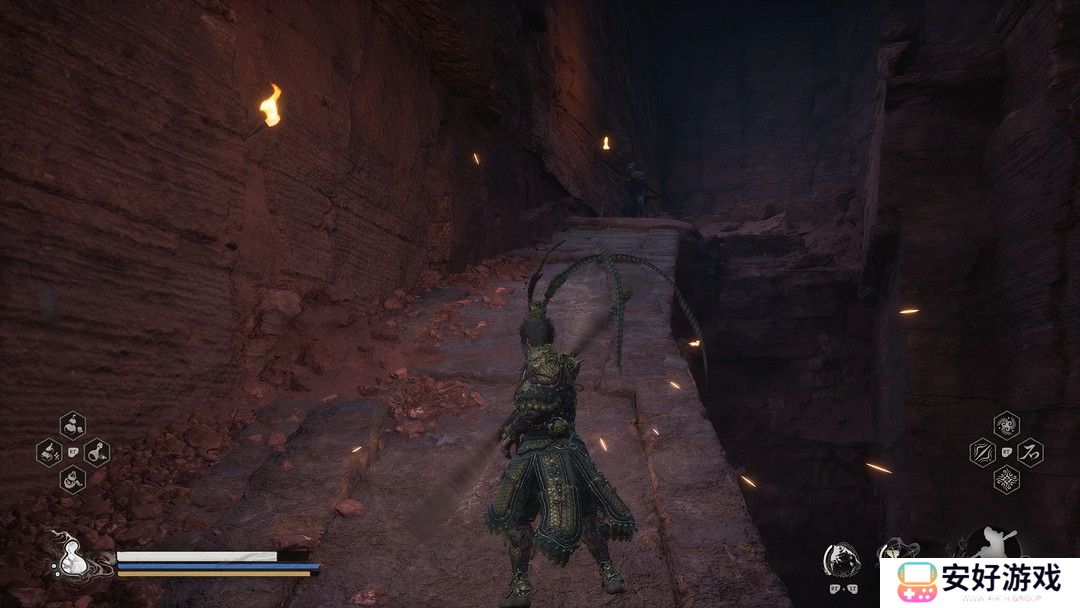Trigger the ornate knot-pattern spell hexagon

(x=1006, y=479)
